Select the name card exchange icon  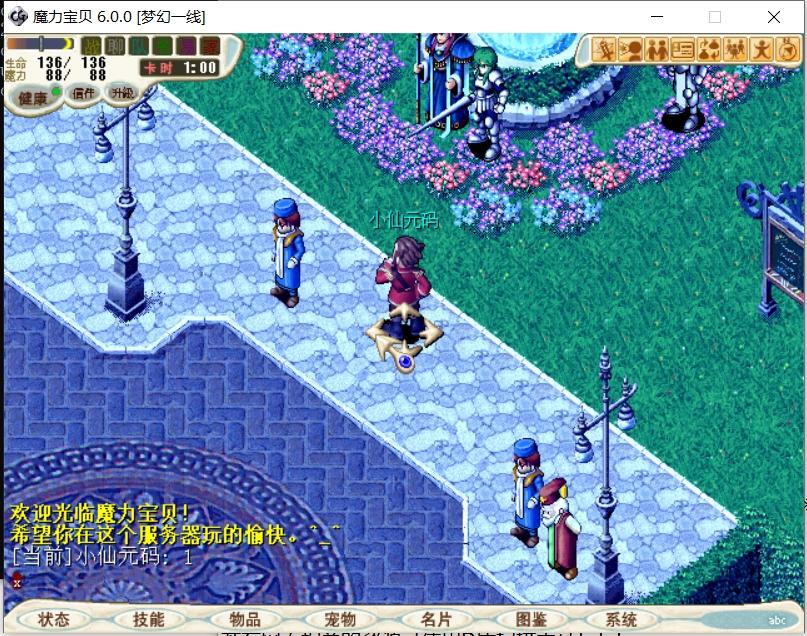click(684, 49)
